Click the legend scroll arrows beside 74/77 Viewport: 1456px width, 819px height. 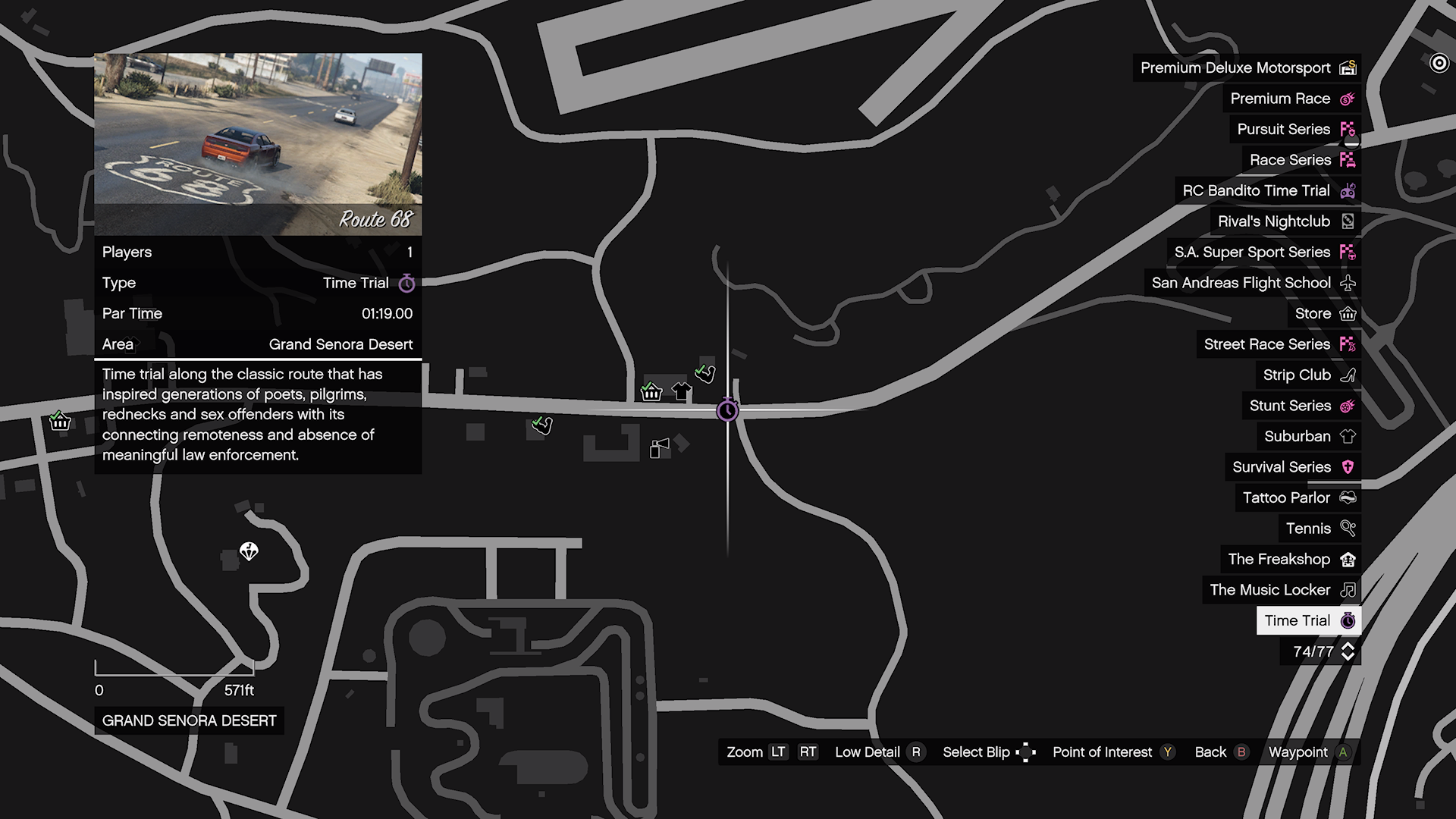click(x=1348, y=651)
